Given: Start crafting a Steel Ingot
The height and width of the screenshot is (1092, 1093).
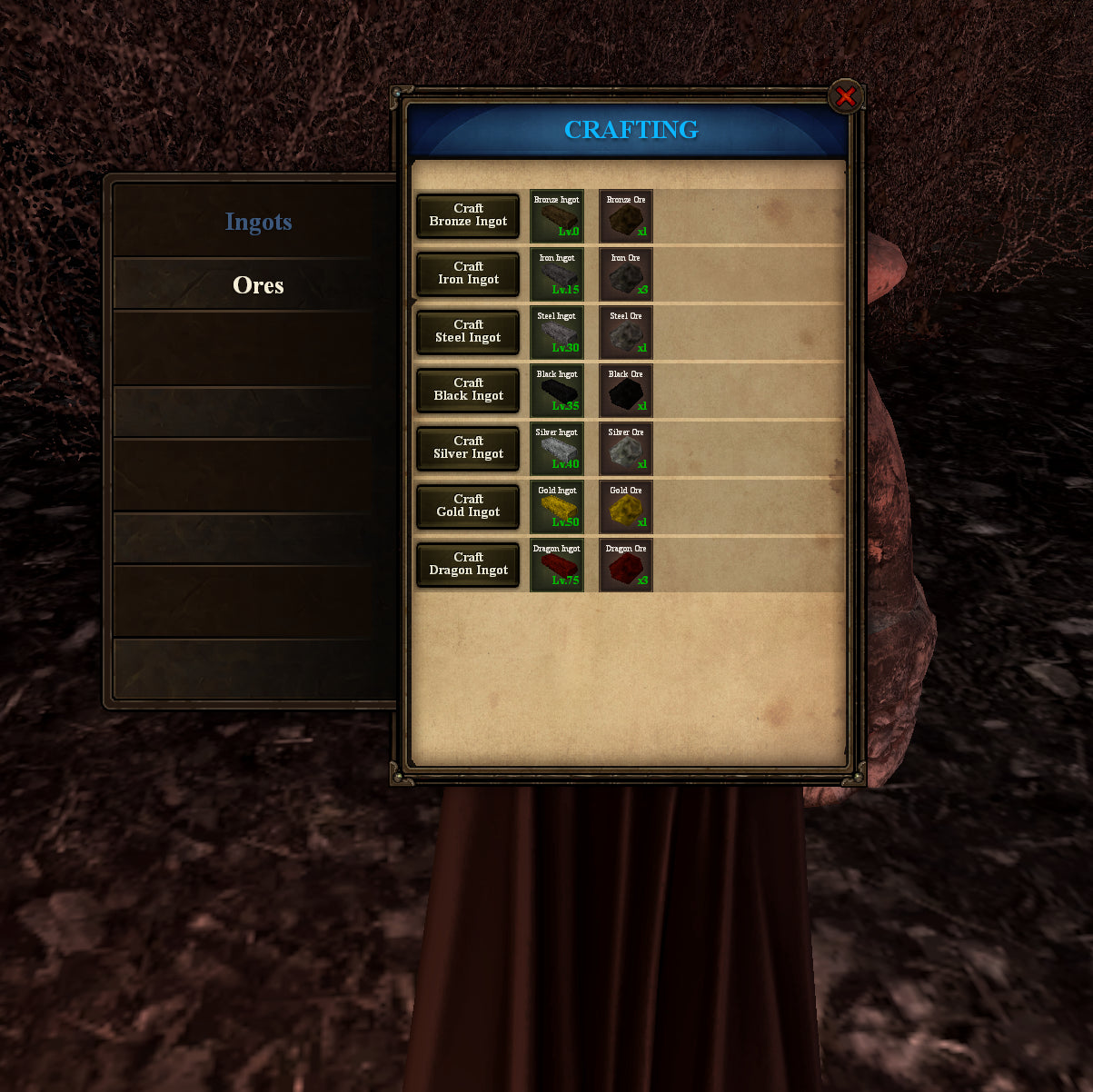Looking at the screenshot, I should (468, 332).
